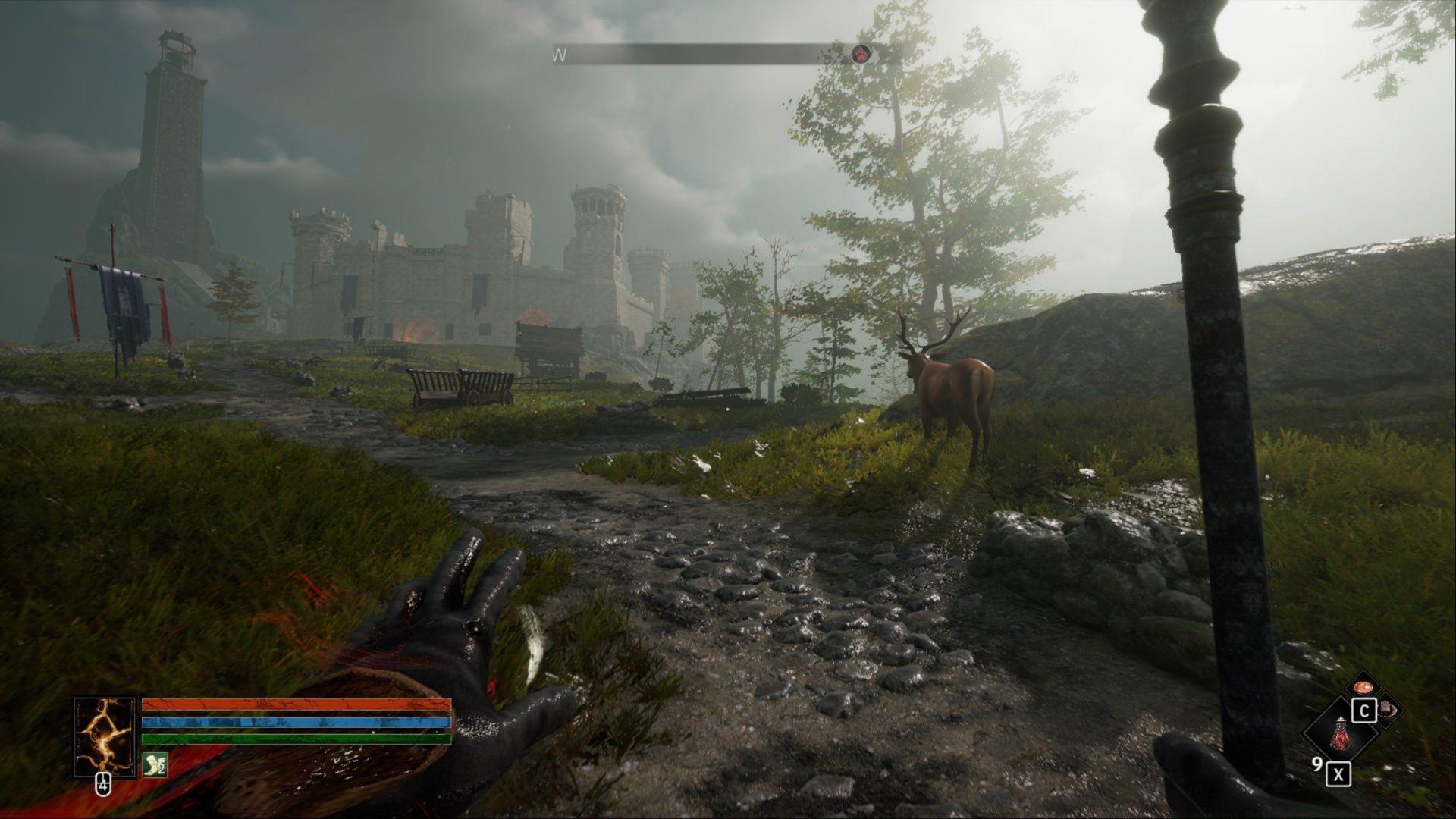This screenshot has height=819, width=1456.
Task: Click the spell card portrait frame
Action: 105,732
